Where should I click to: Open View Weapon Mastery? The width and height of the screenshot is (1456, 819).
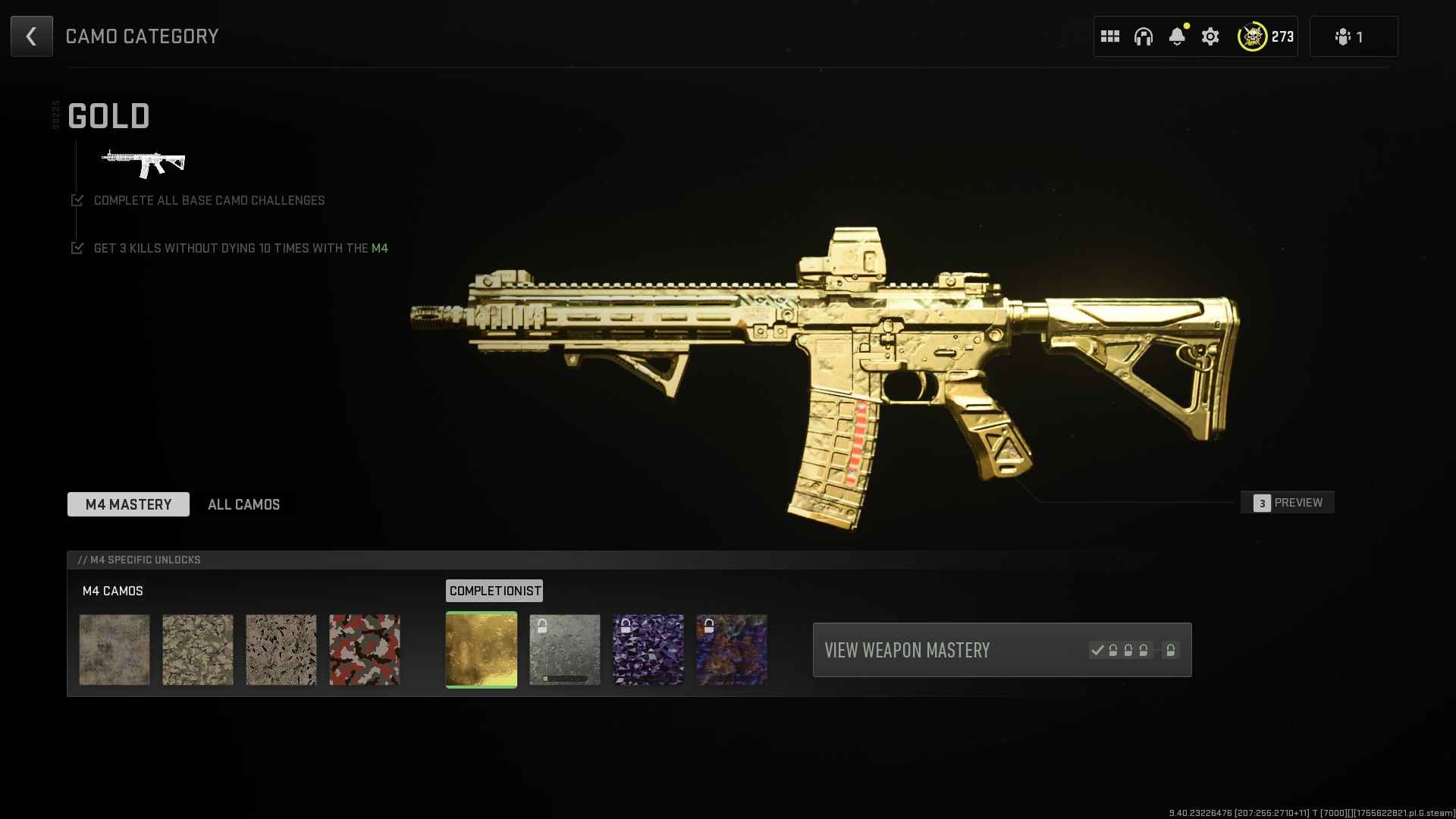(x=1002, y=650)
